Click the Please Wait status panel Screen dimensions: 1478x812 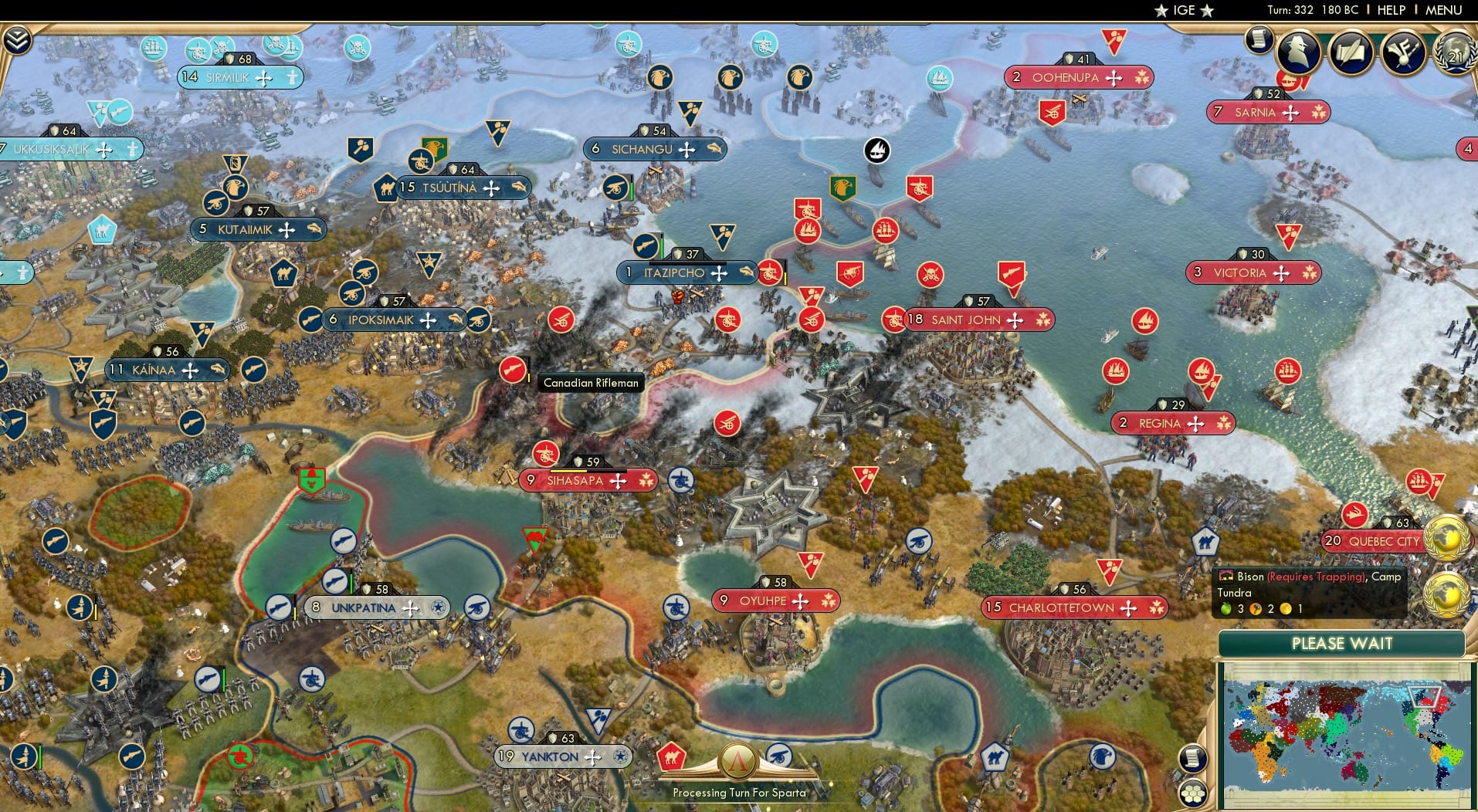[x=1343, y=643]
